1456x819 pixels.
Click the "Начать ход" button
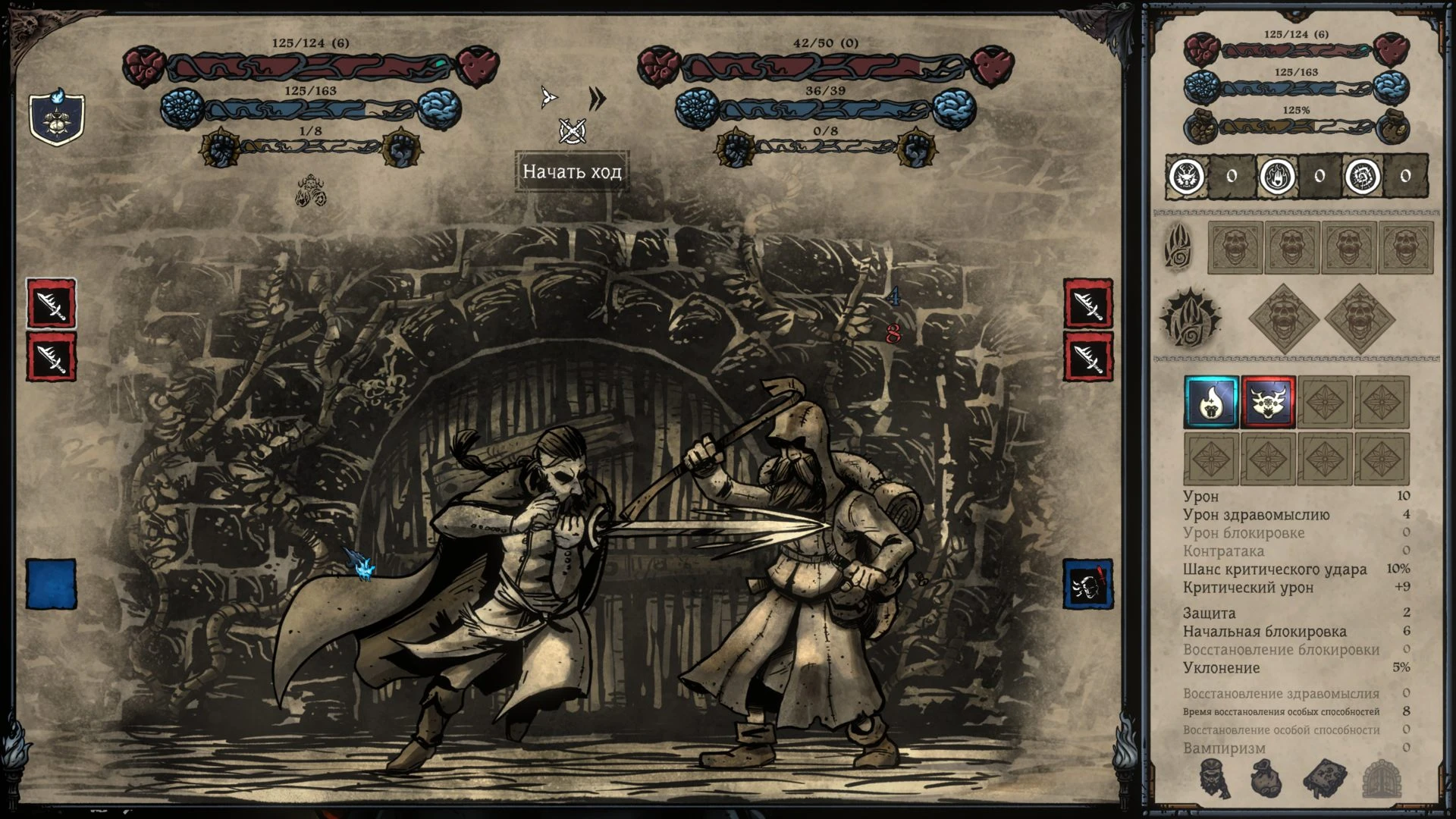tap(572, 171)
